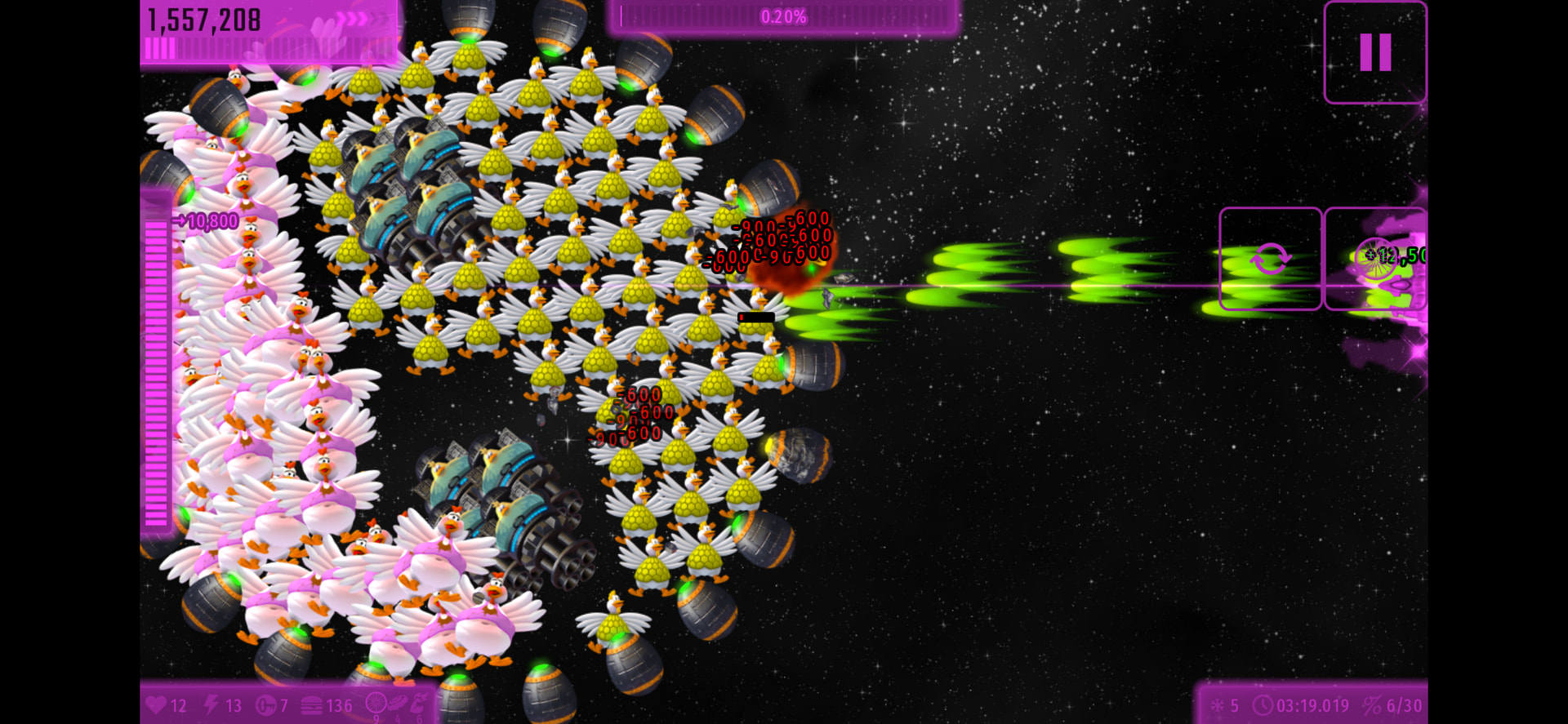
Task: Pause the game
Action: 1375,52
